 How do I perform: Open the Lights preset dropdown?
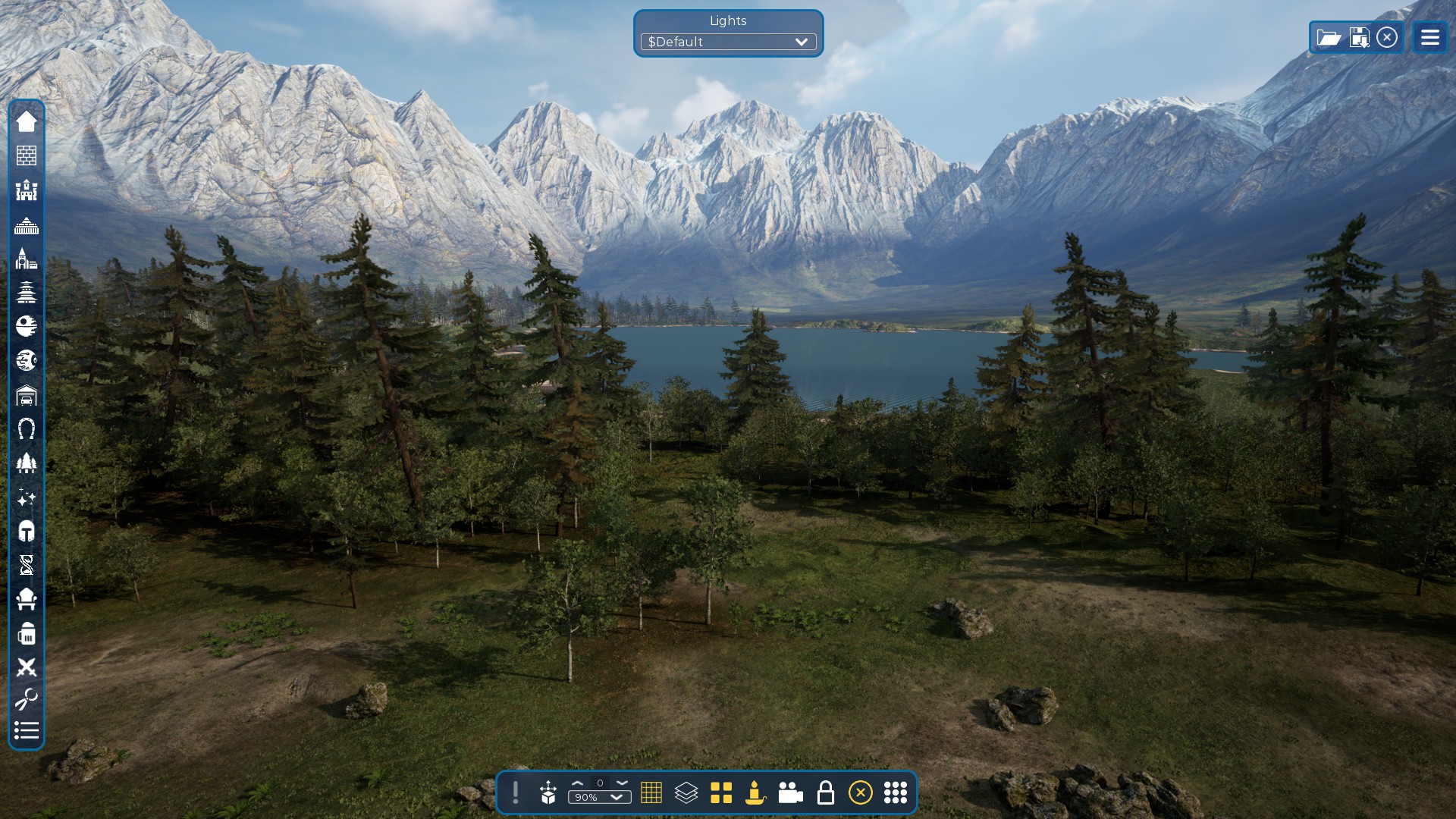coord(728,42)
